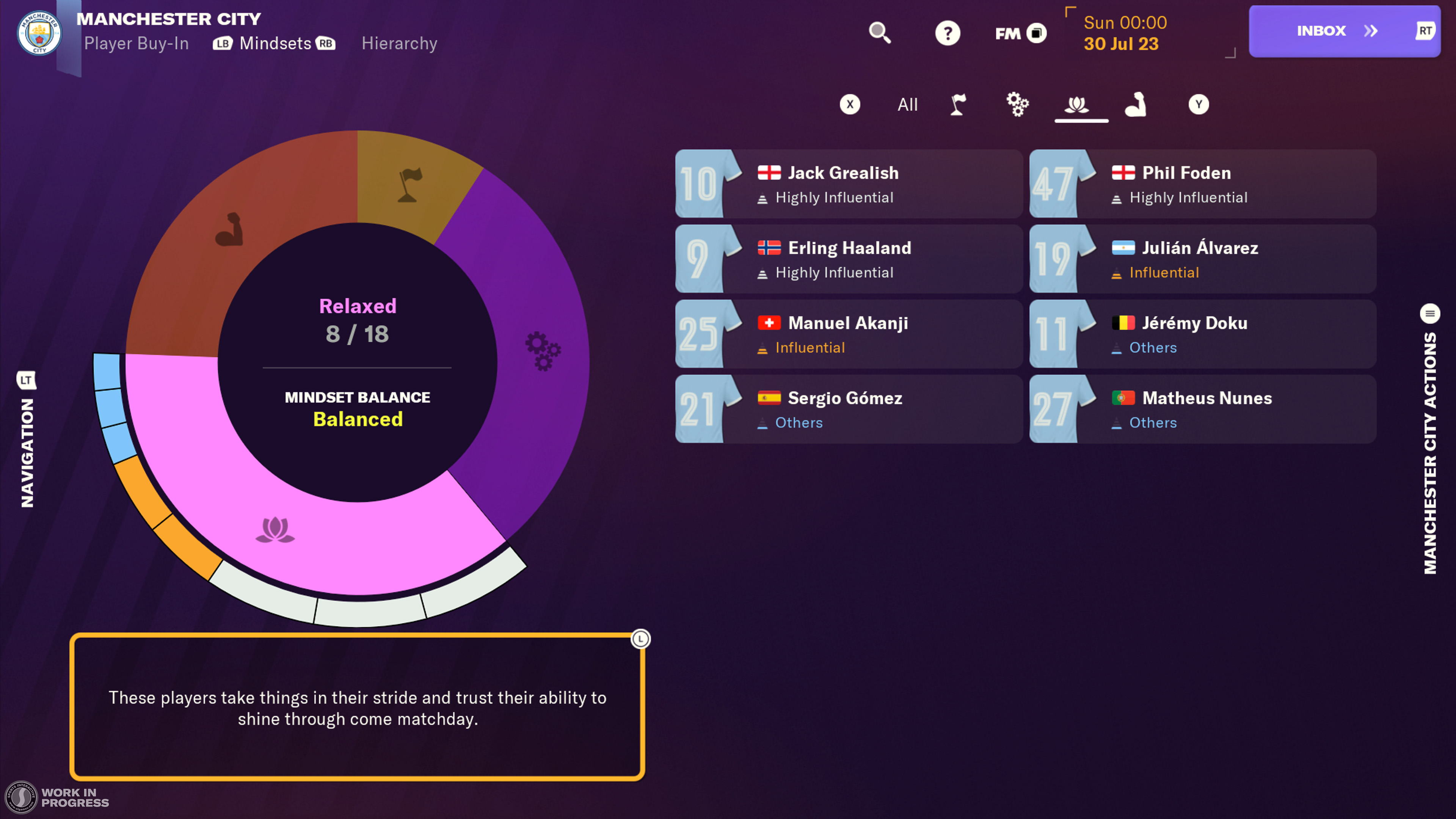
Task: Open the search magnifier
Action: (880, 33)
